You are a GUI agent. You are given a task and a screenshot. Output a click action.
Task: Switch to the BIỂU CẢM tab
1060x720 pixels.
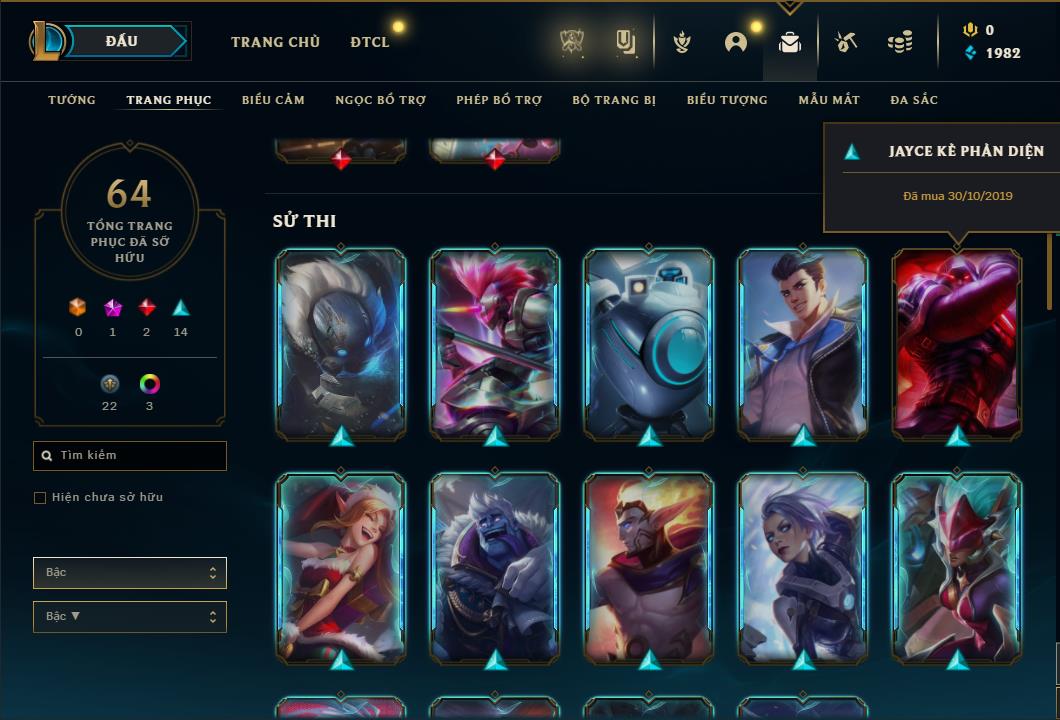coord(273,100)
